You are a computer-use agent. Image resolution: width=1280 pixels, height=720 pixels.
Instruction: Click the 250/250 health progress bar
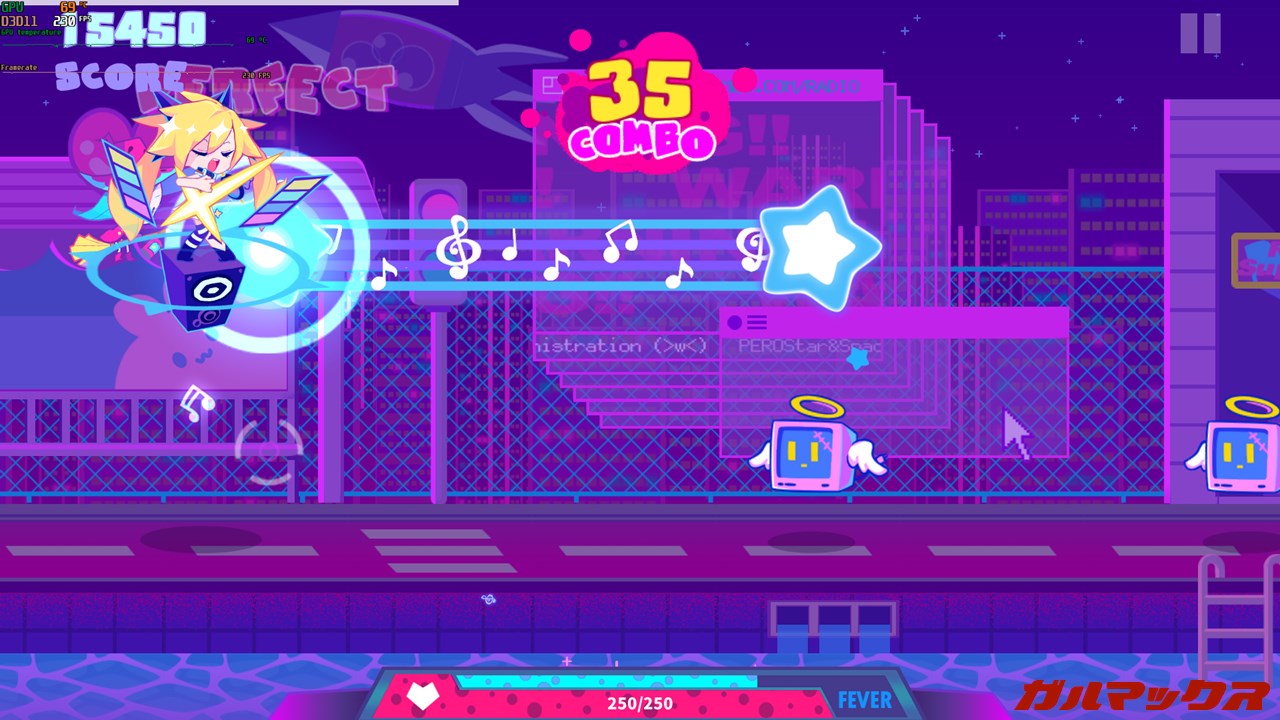click(x=640, y=703)
